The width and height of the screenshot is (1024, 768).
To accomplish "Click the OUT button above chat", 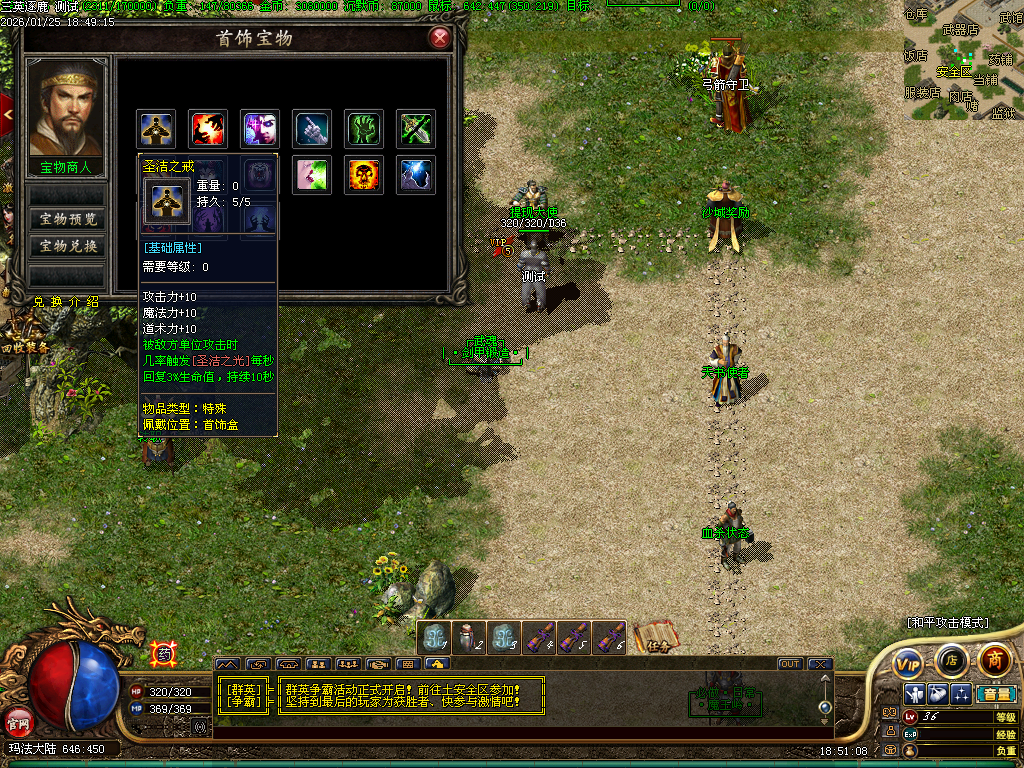I will 790,664.
